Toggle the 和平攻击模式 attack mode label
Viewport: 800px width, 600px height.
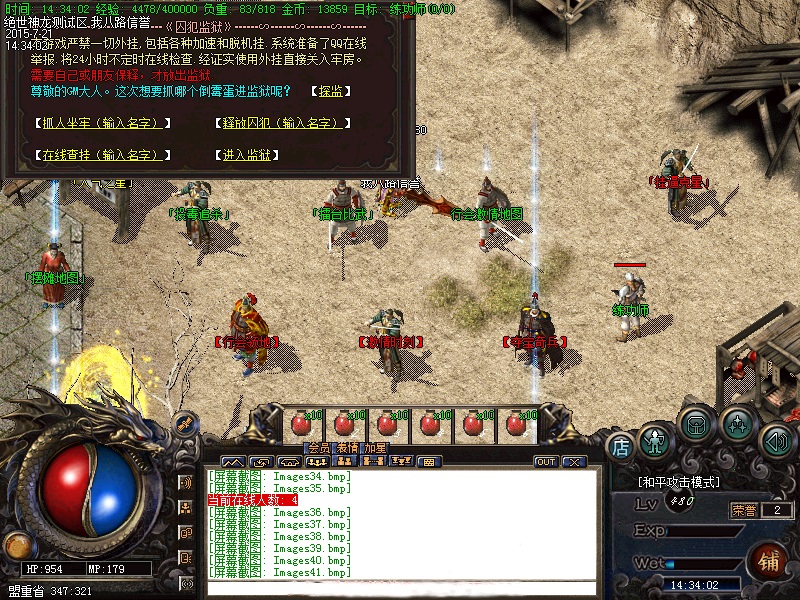(x=679, y=482)
